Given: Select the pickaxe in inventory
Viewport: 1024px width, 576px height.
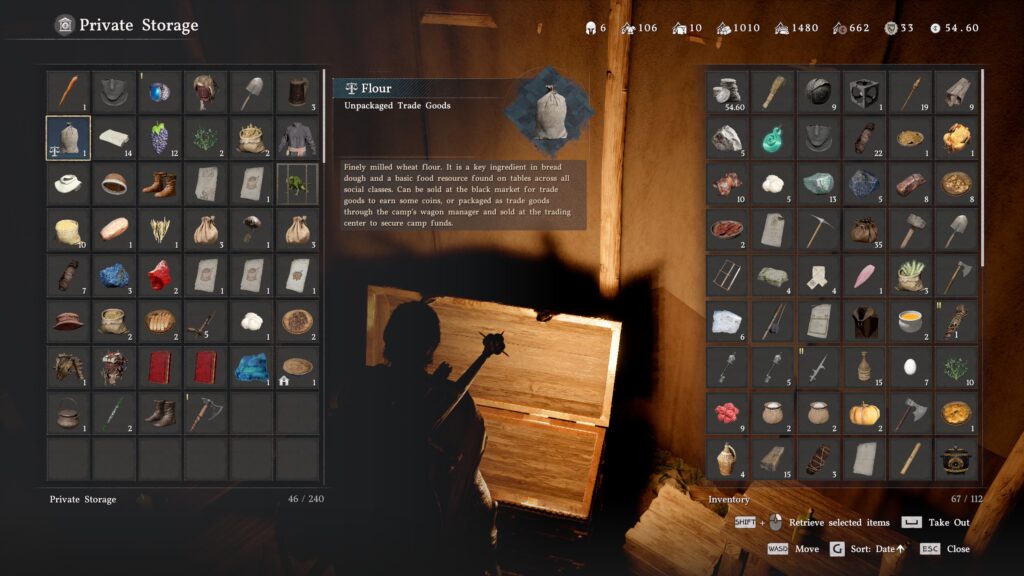Looking at the screenshot, I should point(819,230).
